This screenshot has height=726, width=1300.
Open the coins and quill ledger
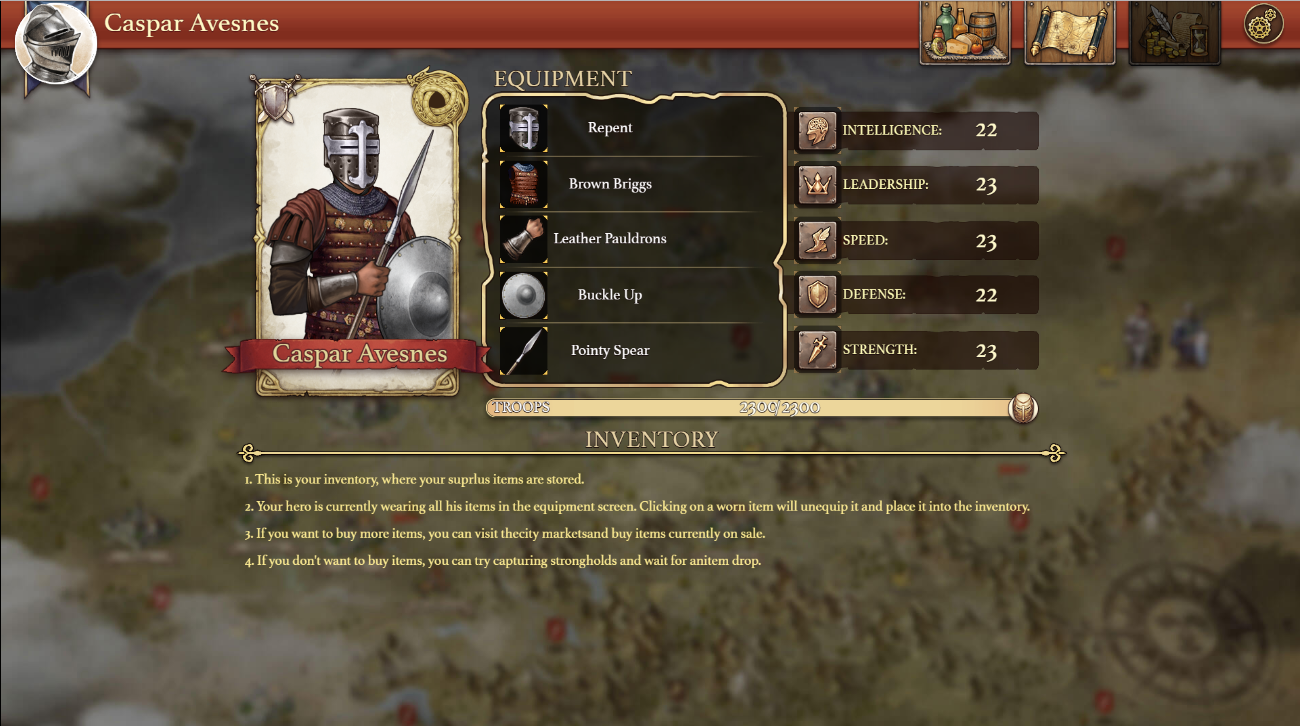tap(1175, 33)
